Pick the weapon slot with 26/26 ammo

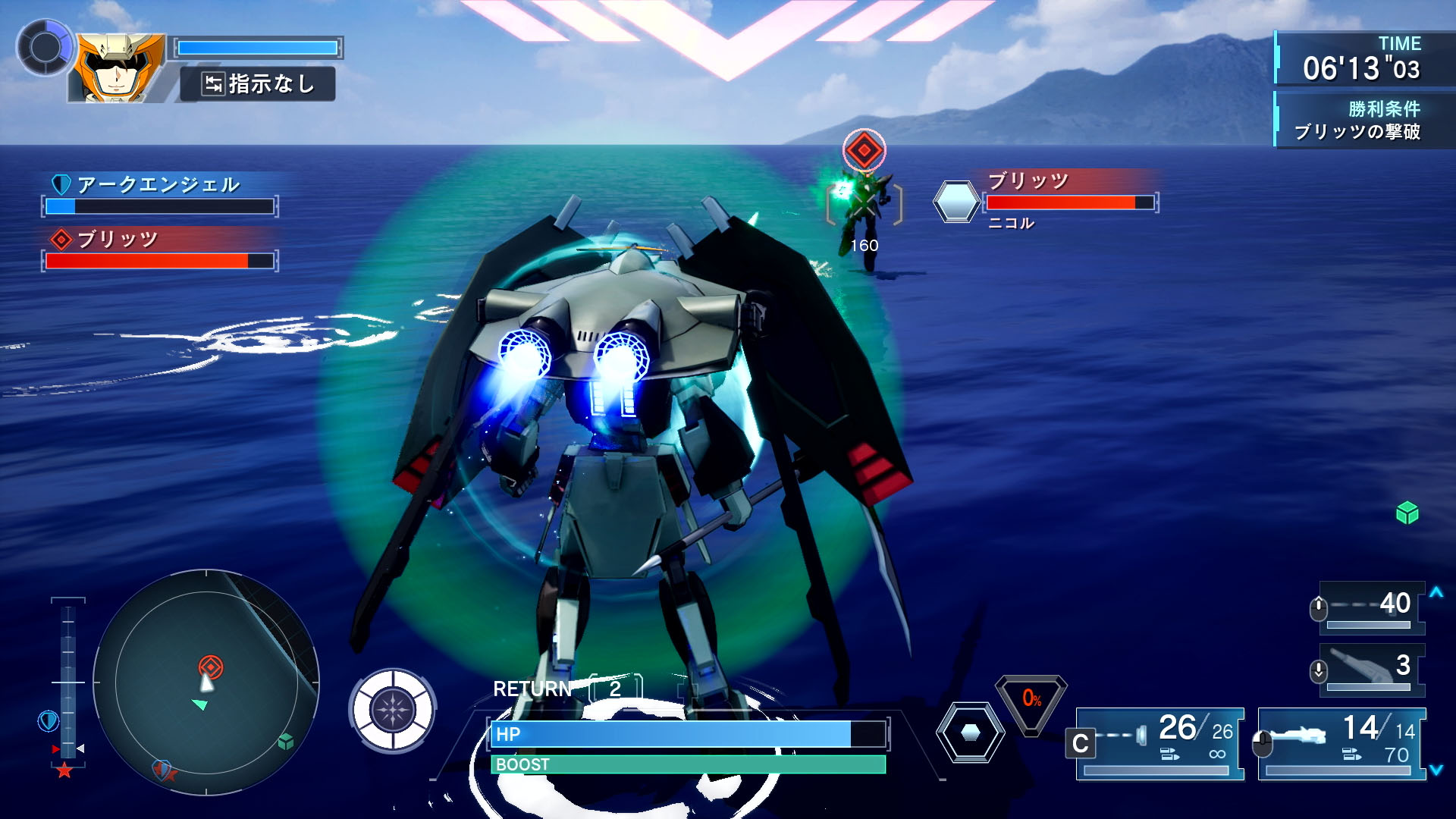1160,743
